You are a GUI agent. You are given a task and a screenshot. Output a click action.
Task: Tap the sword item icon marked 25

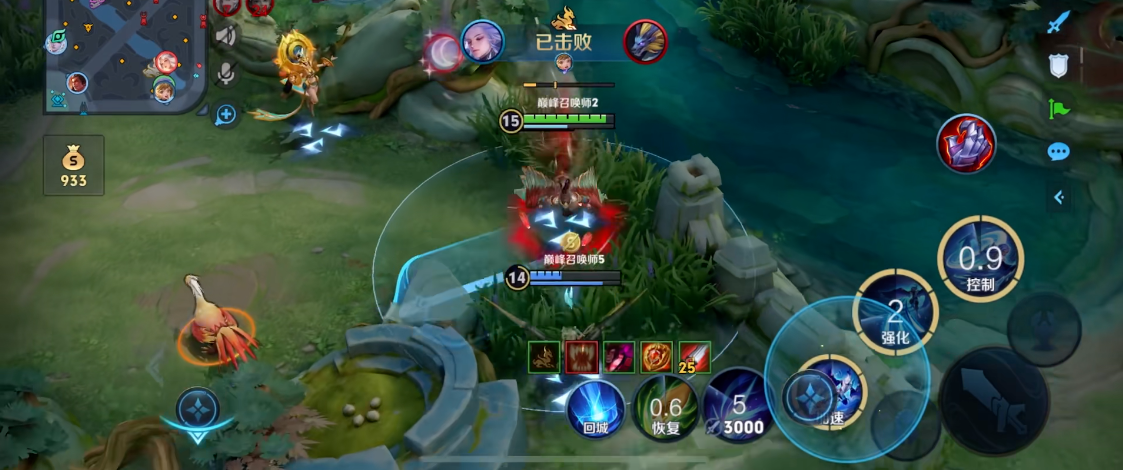695,357
